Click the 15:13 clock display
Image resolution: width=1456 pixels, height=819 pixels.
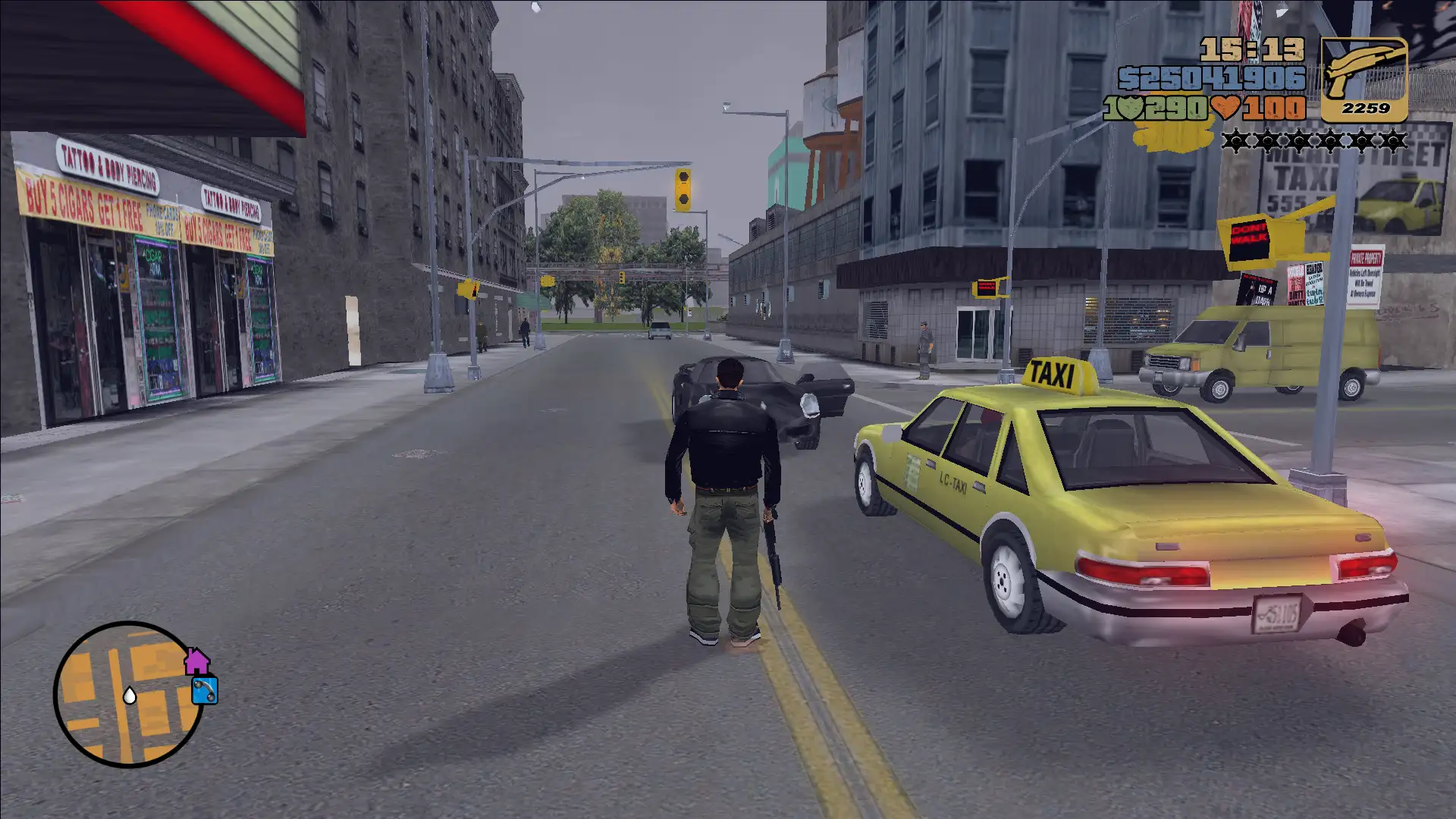coord(1251,49)
